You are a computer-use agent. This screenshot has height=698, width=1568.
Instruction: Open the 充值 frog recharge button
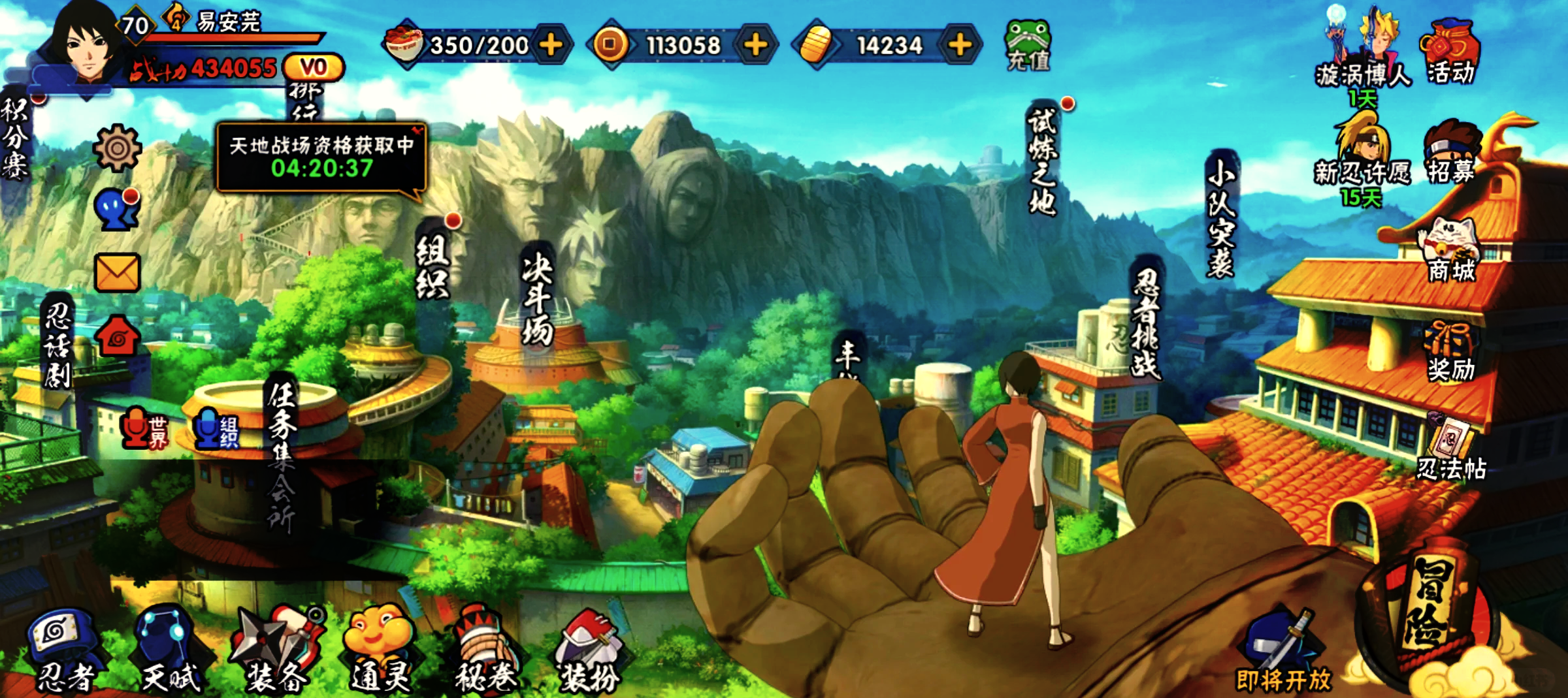[x=1028, y=44]
